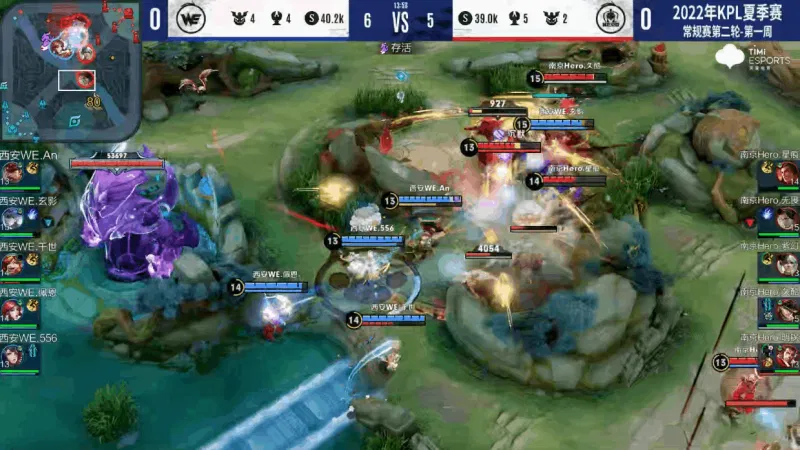Select 南京Hero.星痕's hero portrait
800x450 pixels.
[786, 174]
